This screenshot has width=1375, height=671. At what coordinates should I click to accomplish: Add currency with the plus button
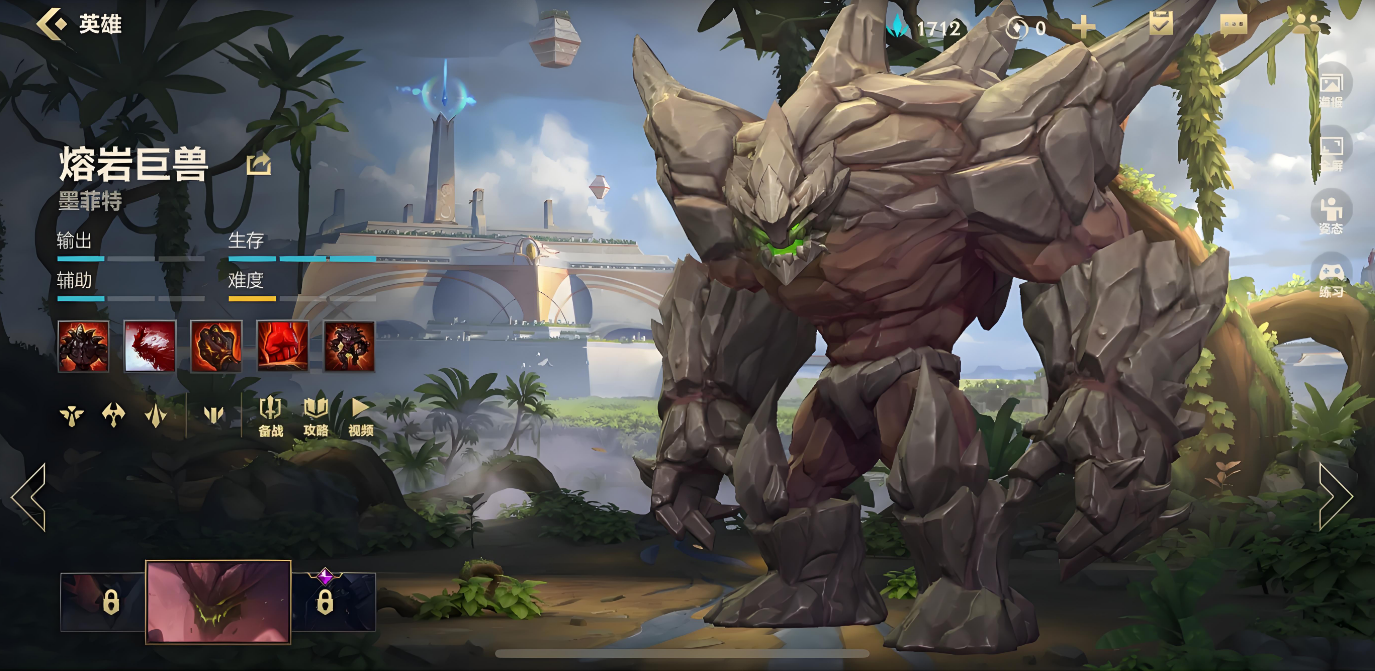click(1084, 27)
